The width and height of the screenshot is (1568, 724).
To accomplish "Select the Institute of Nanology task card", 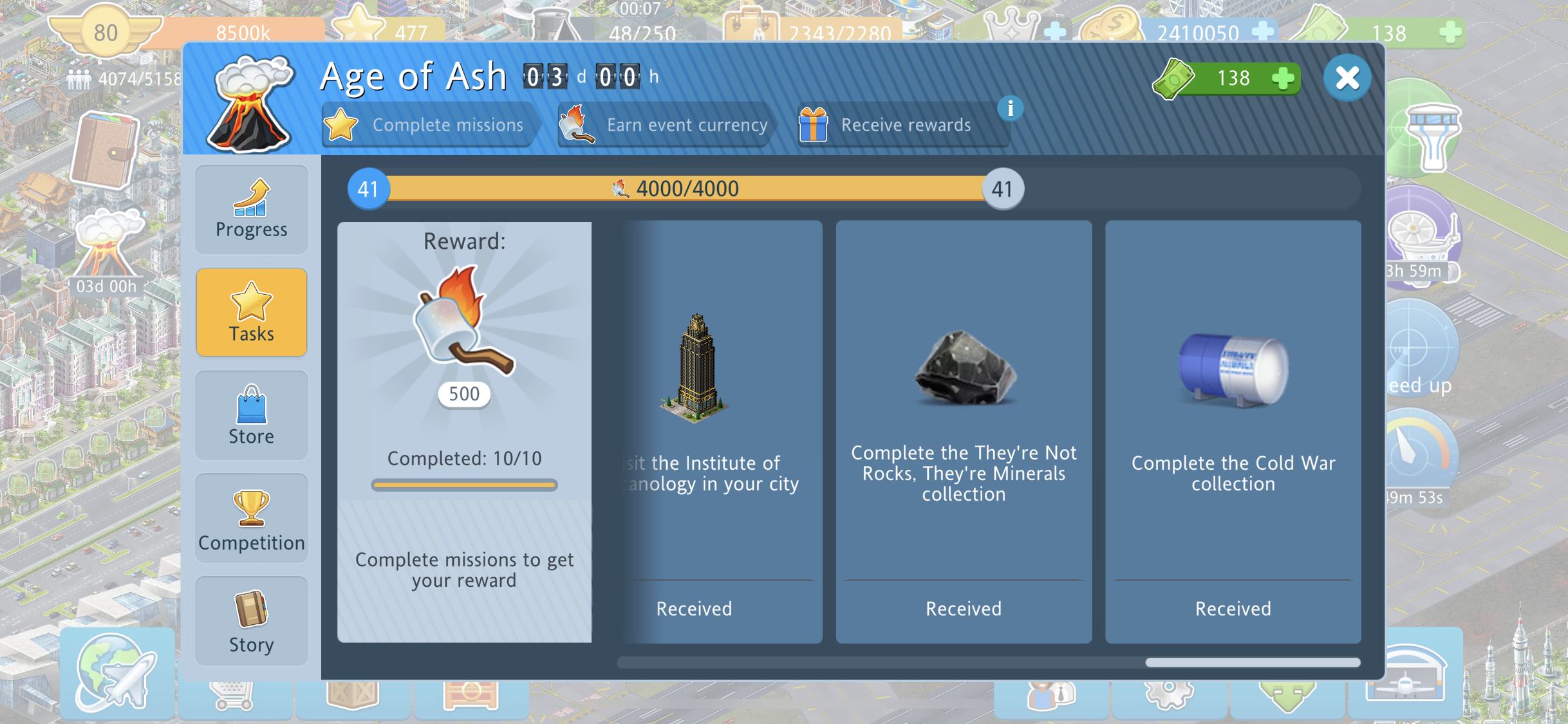I will [x=721, y=431].
